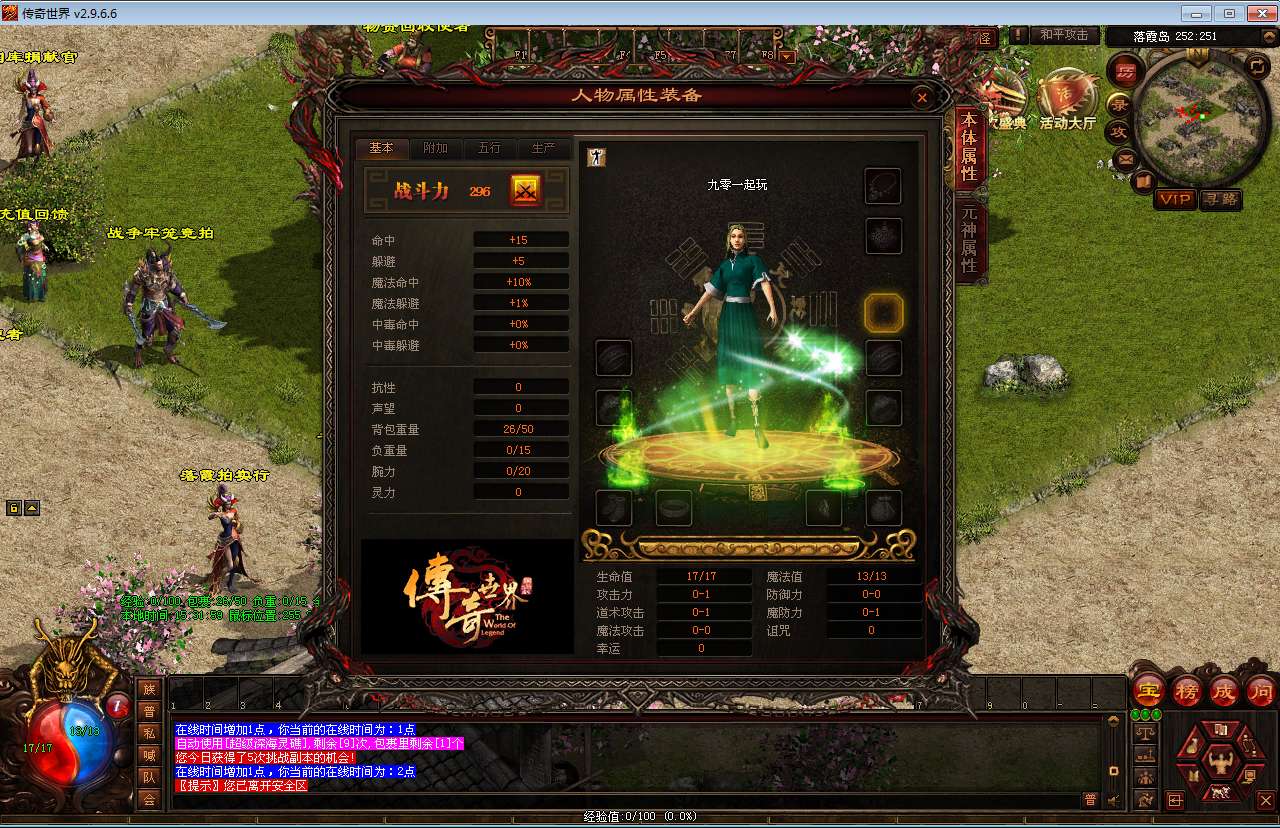This screenshot has height=828, width=1280.
Task: Open the 和平攻击 attack mode selector
Action: coord(1065,34)
